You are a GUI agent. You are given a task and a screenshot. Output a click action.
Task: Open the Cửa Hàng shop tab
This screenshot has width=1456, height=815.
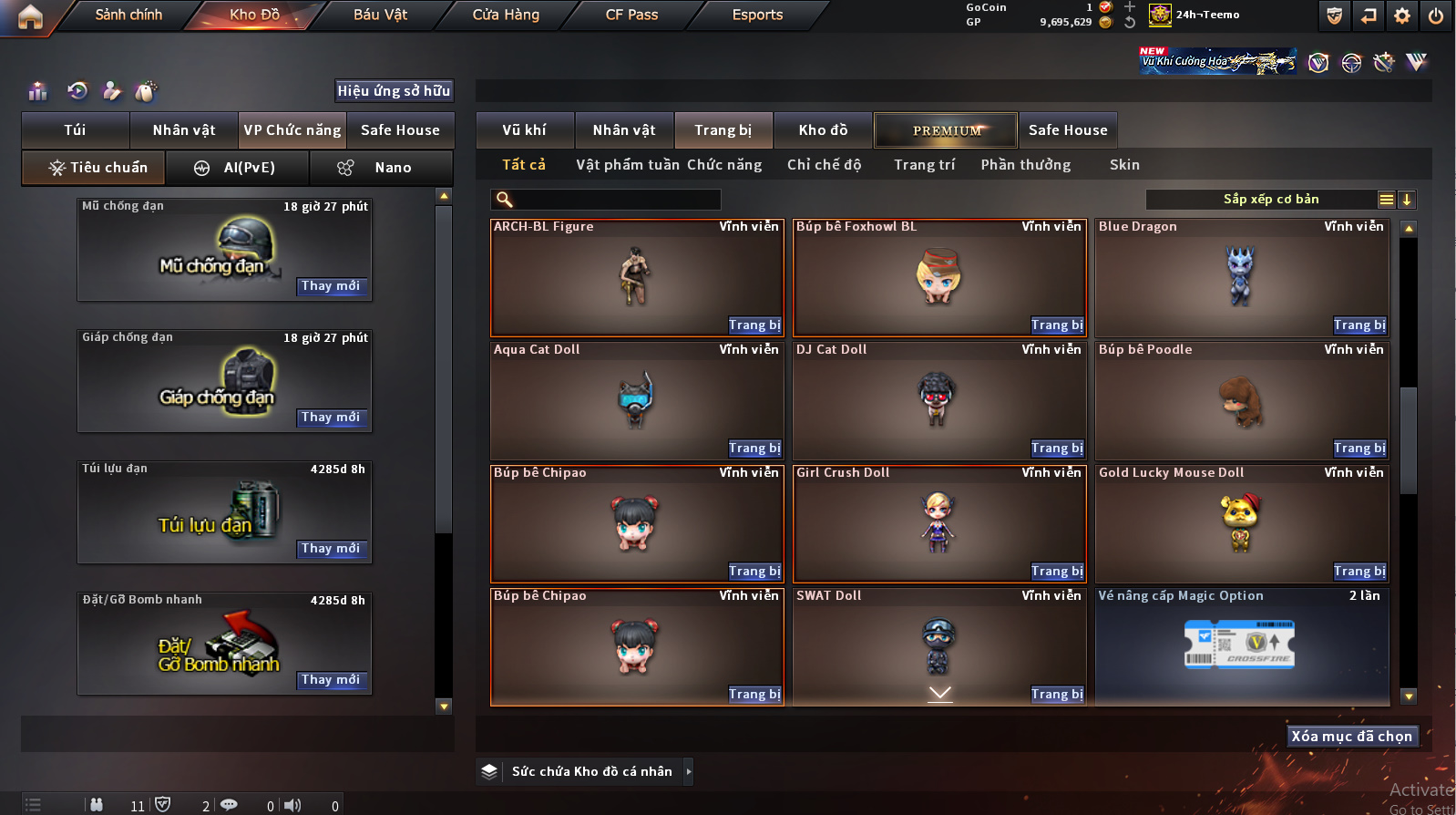[x=506, y=15]
